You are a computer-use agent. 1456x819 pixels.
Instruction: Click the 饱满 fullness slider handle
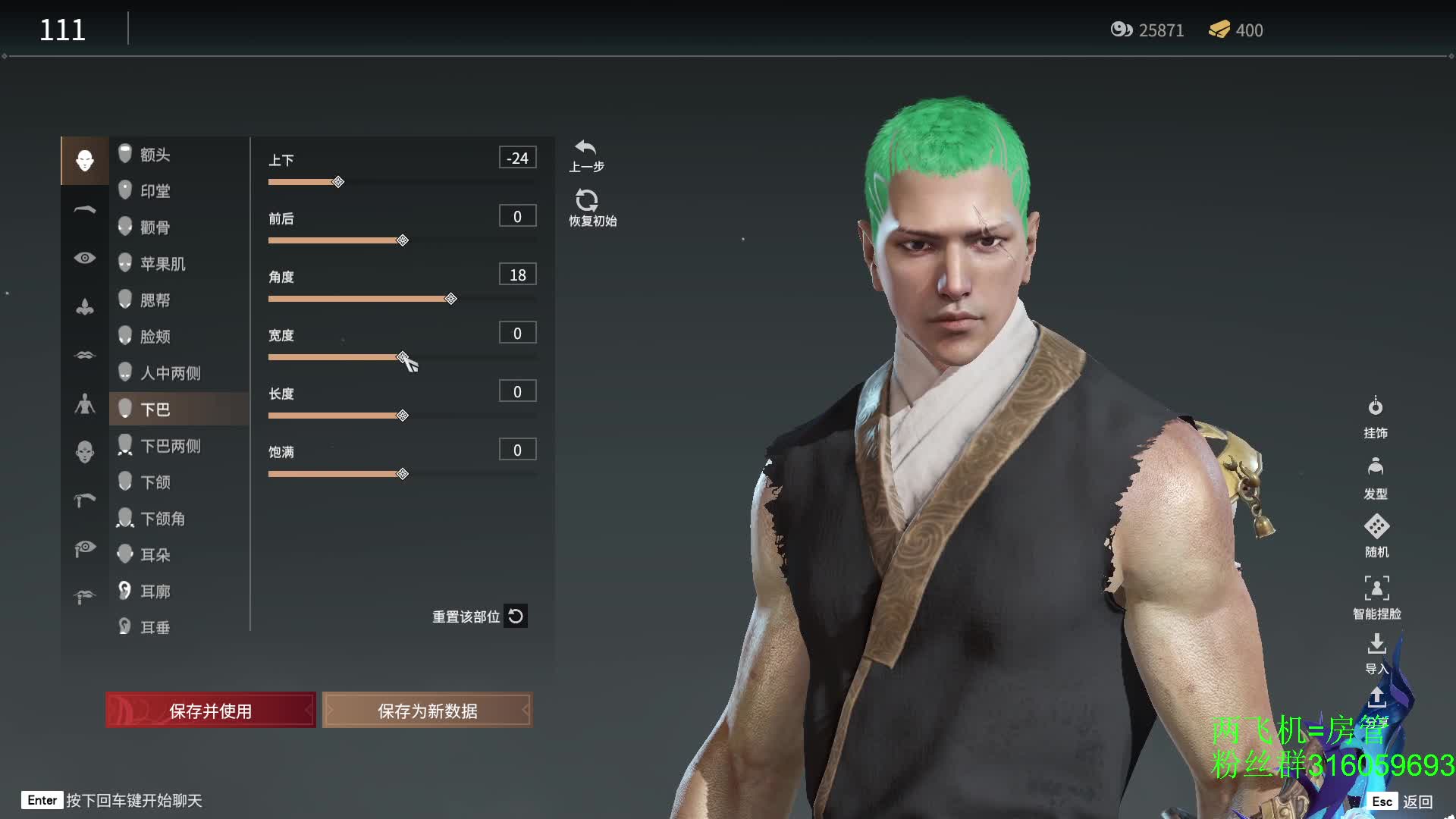pyautogui.click(x=403, y=474)
